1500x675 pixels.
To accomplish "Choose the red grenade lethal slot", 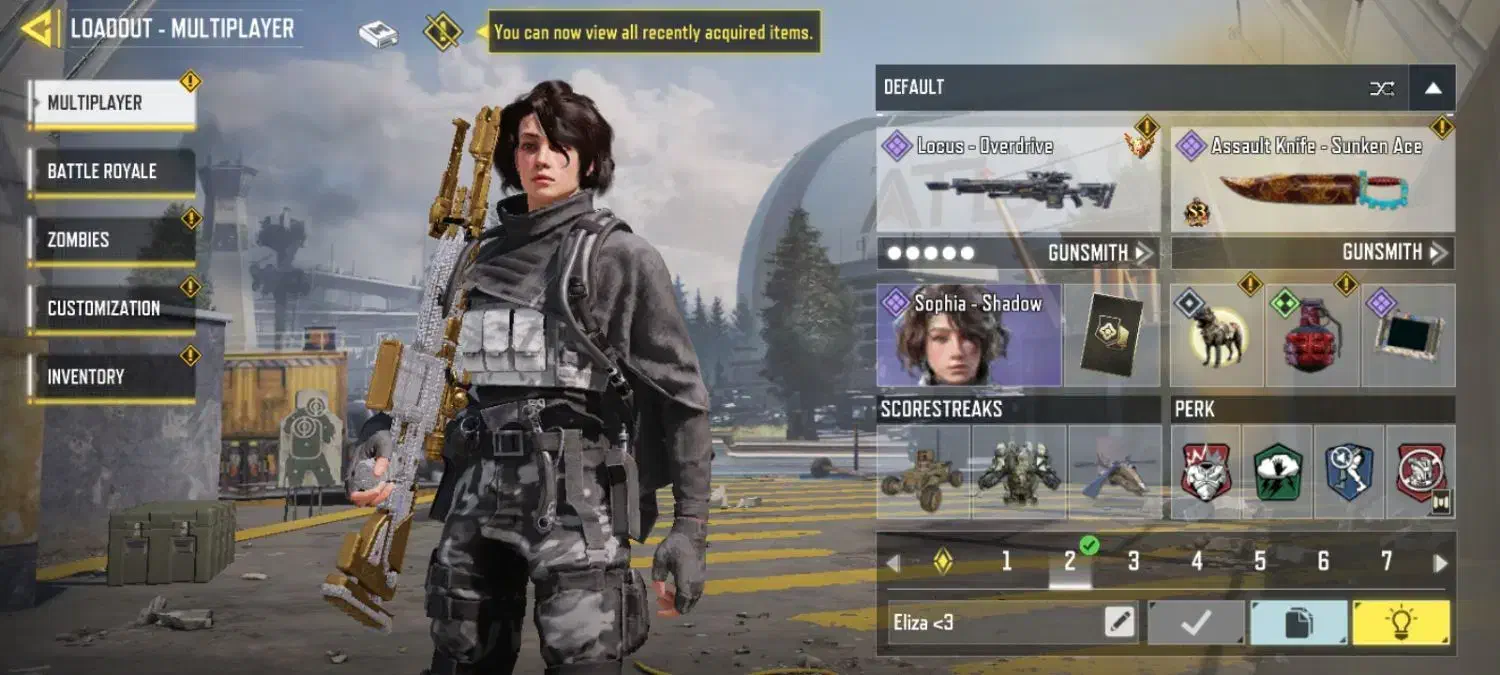I will 1311,337.
